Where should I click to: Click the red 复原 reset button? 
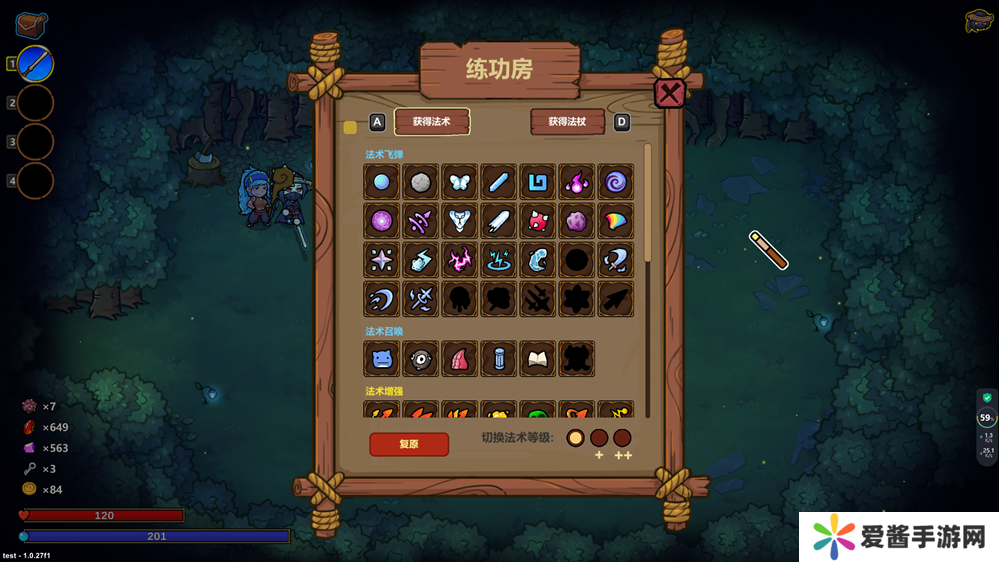(x=408, y=444)
